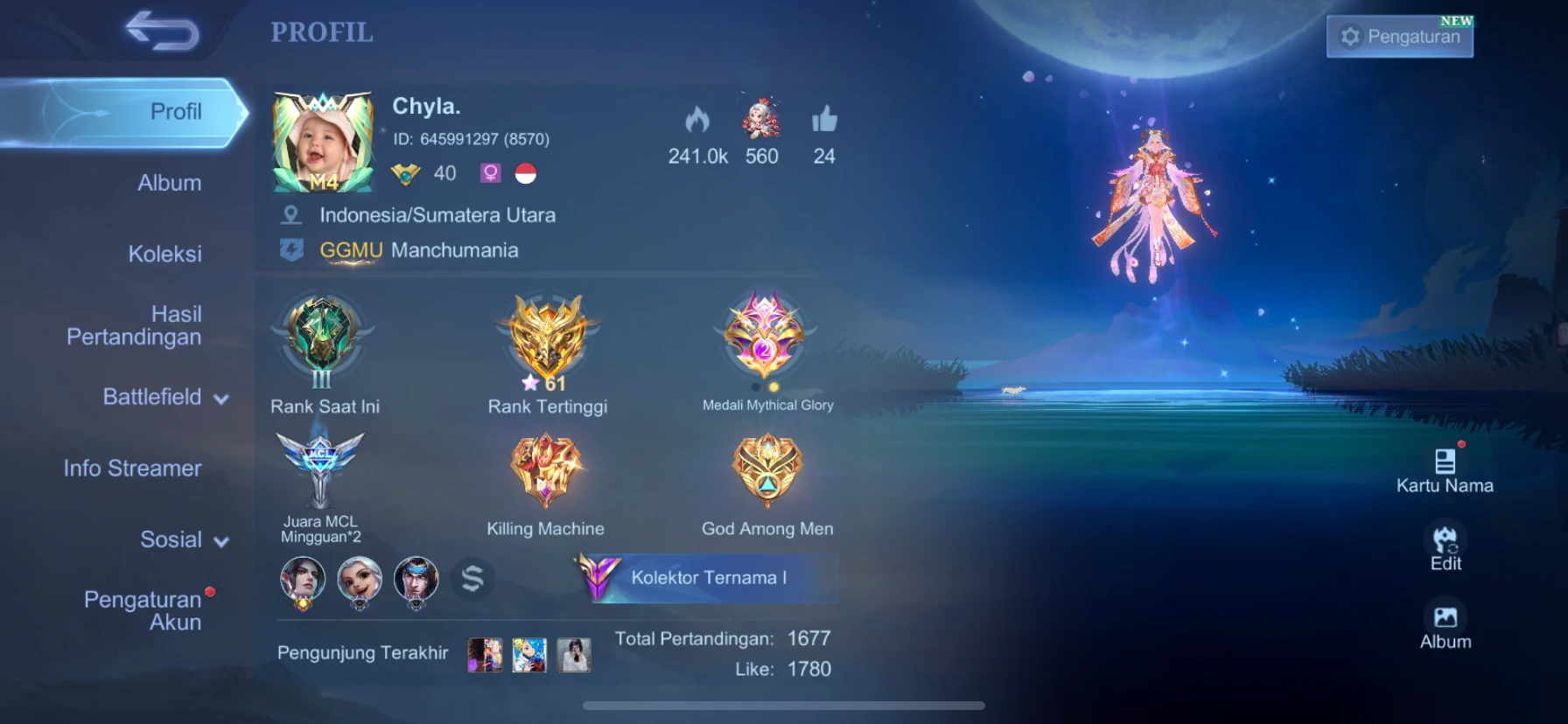Go back using the arrow button
1568x724 pixels.
[163, 31]
